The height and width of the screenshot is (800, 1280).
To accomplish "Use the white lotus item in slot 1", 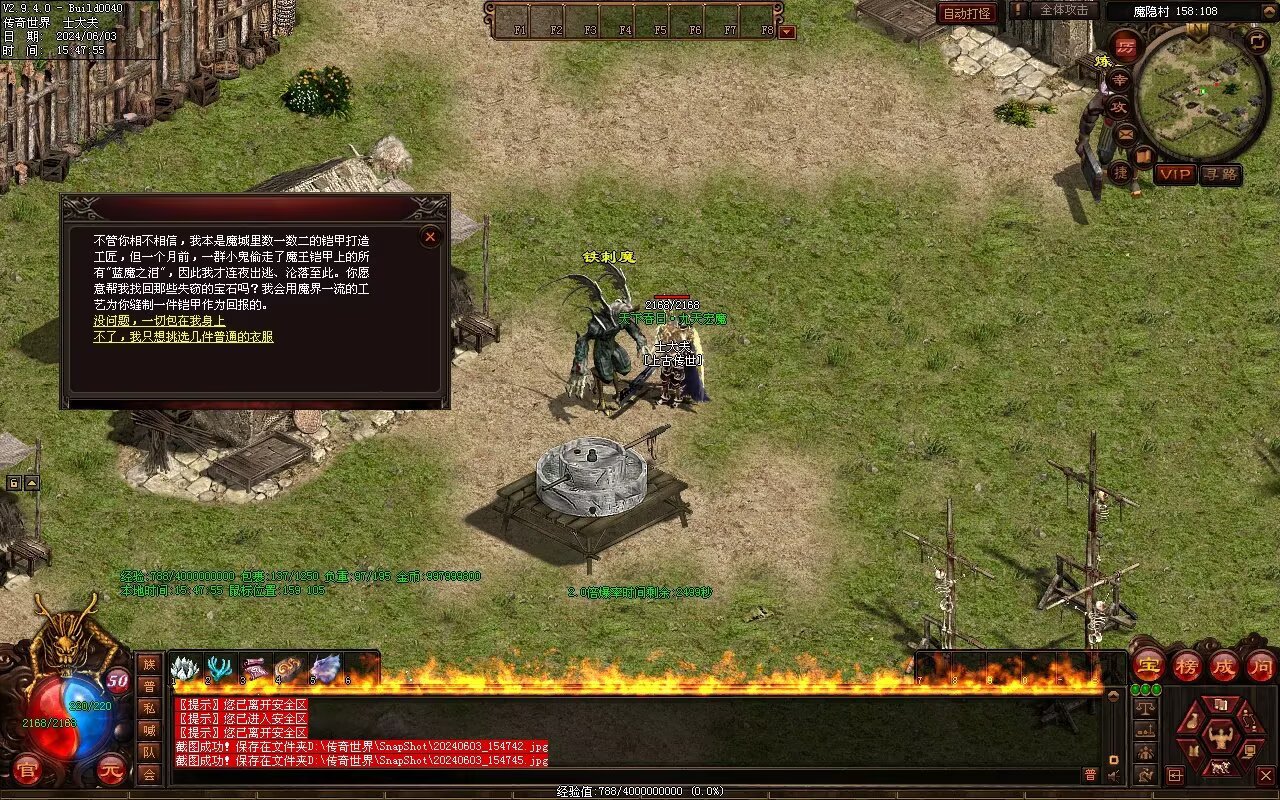I will 186,668.
